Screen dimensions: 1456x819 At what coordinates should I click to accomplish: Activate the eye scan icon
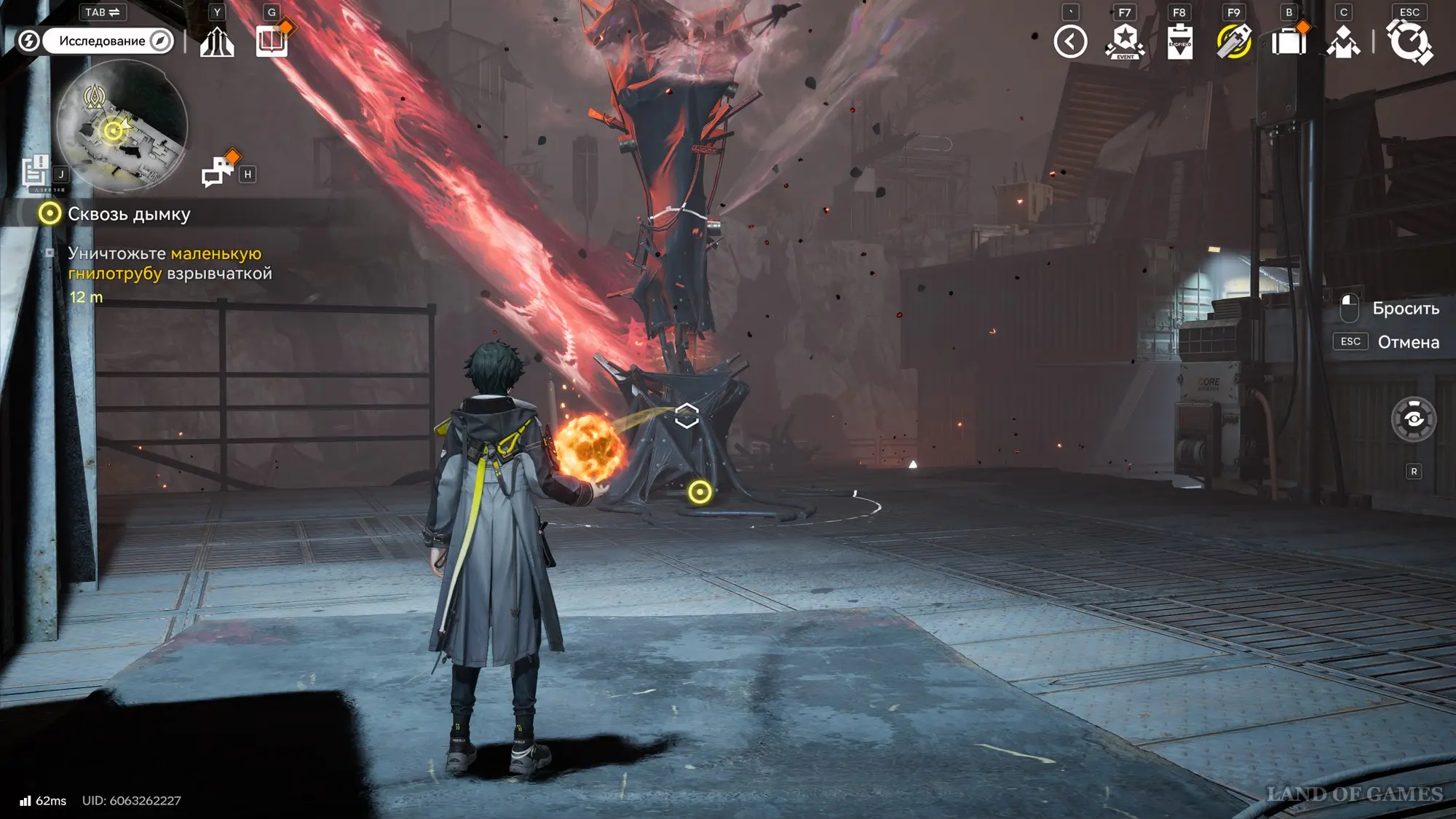(x=1413, y=419)
